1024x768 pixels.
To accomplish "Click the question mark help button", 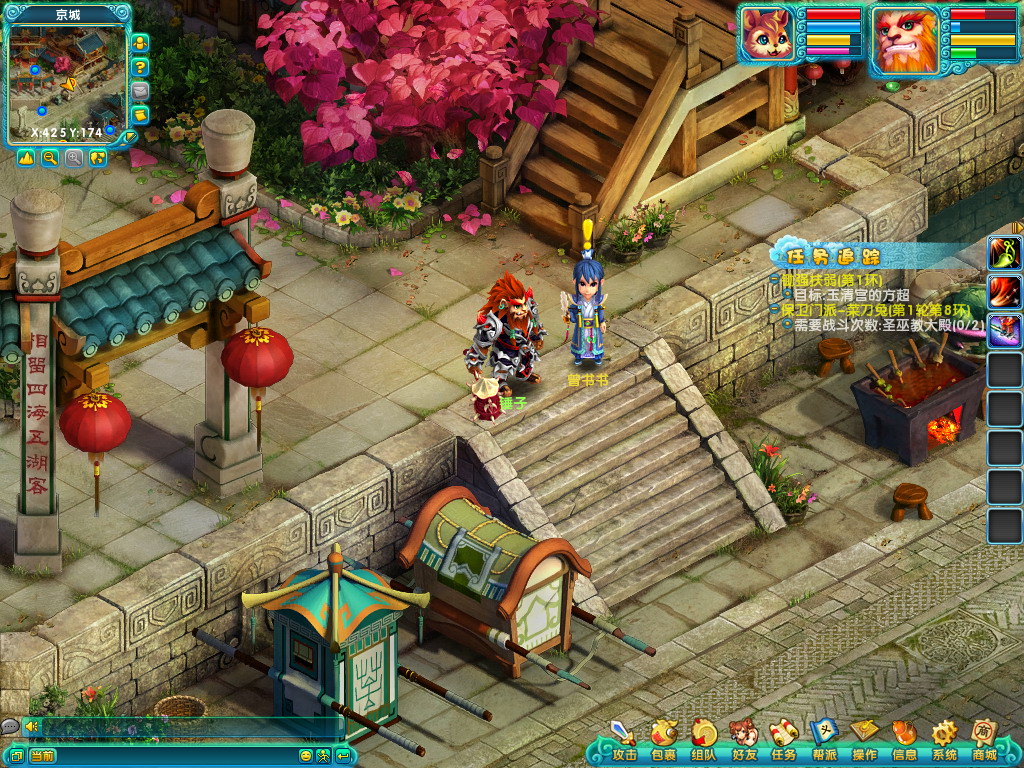I will (x=141, y=67).
